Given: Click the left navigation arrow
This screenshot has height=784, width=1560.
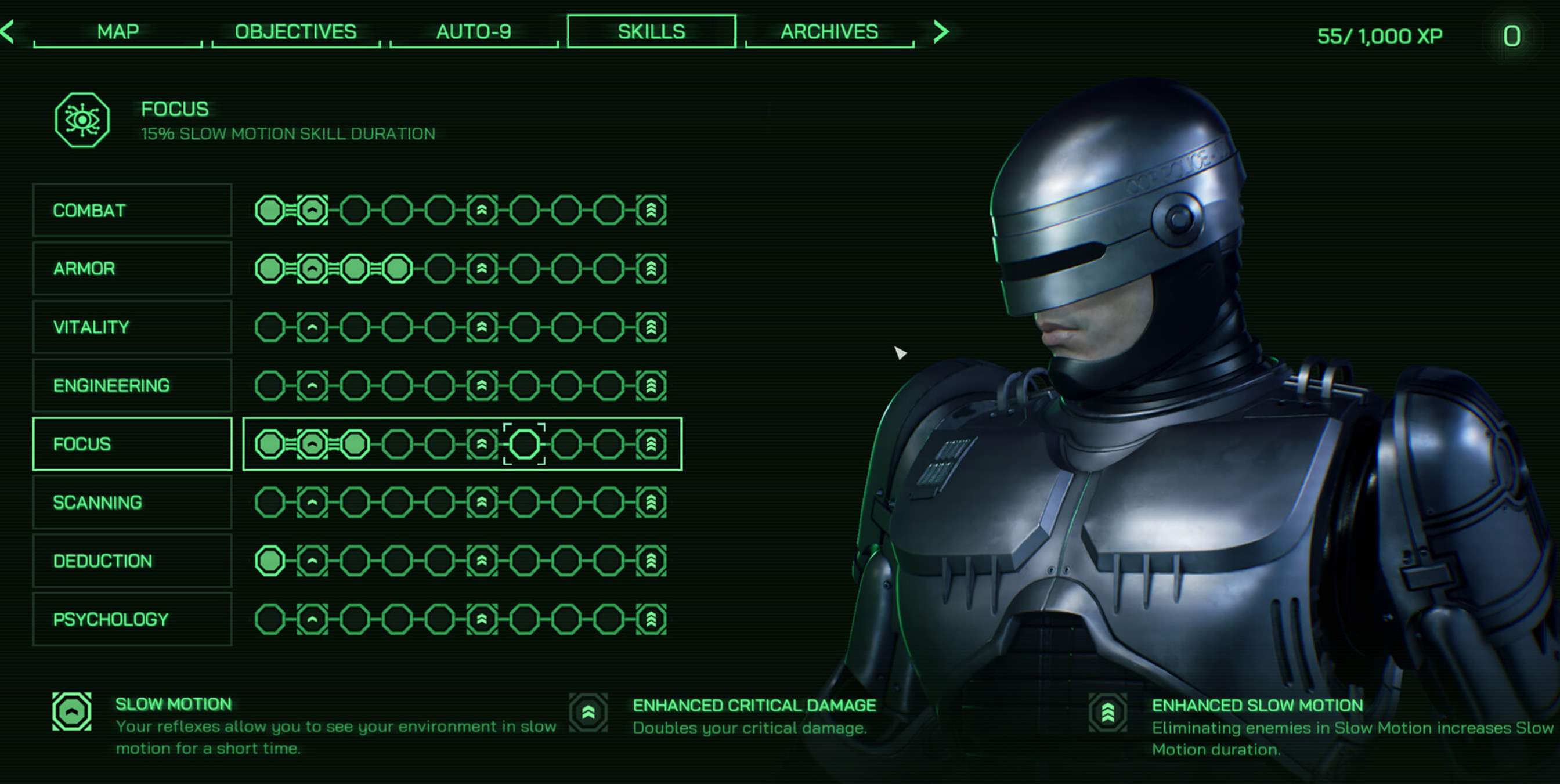Looking at the screenshot, I should 8,31.
